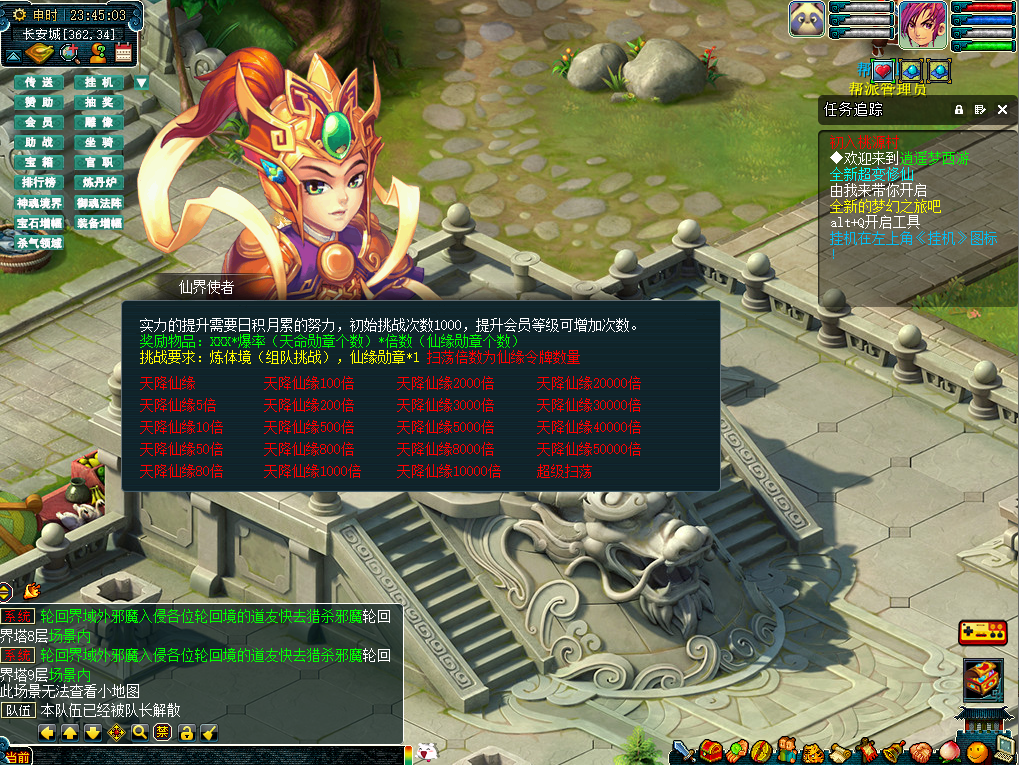This screenshot has height=765, width=1019.
Task: Click the magnifier icon in chat toolbar
Action: [140, 733]
